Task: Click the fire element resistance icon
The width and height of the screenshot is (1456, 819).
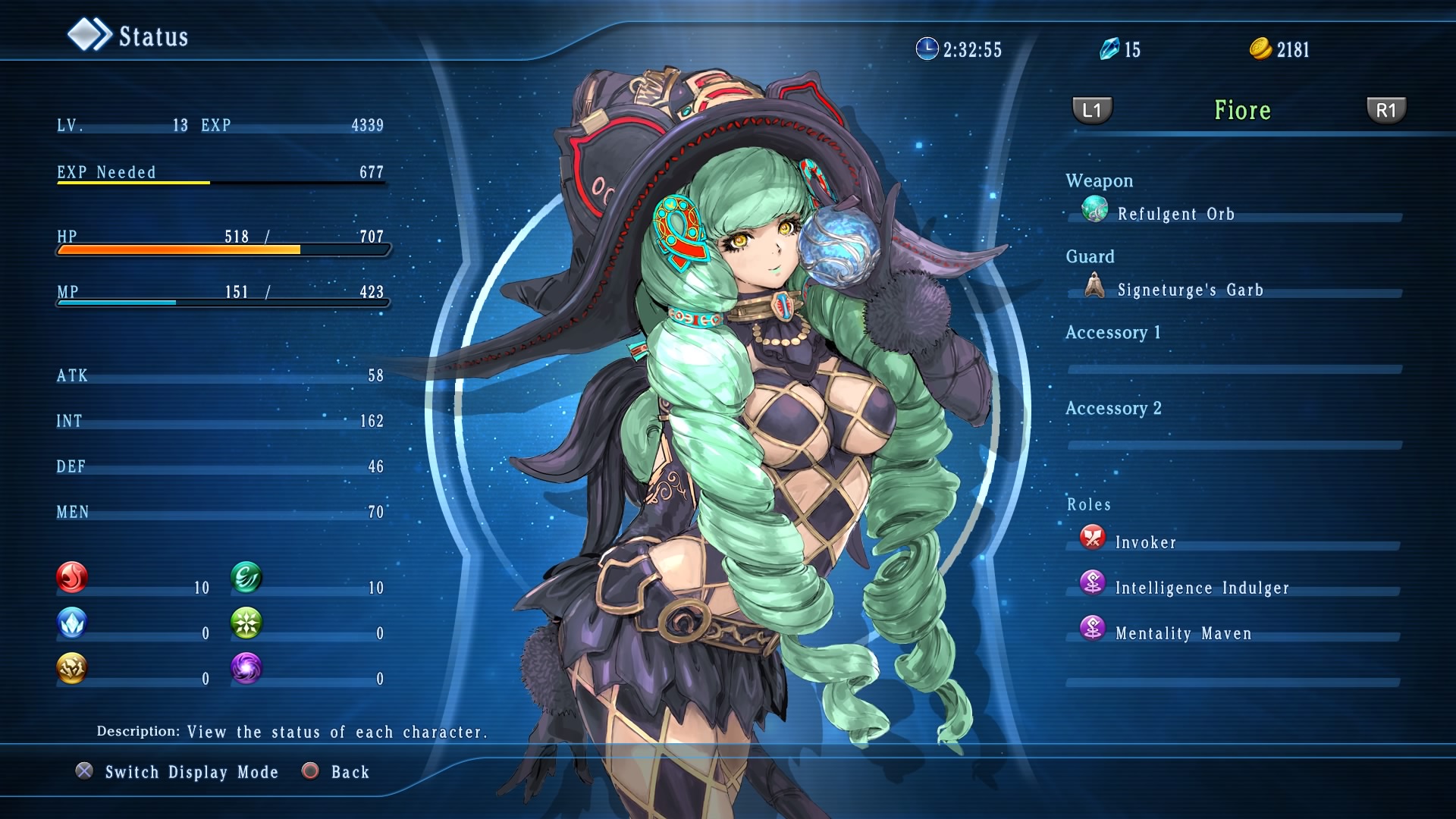Action: (72, 578)
